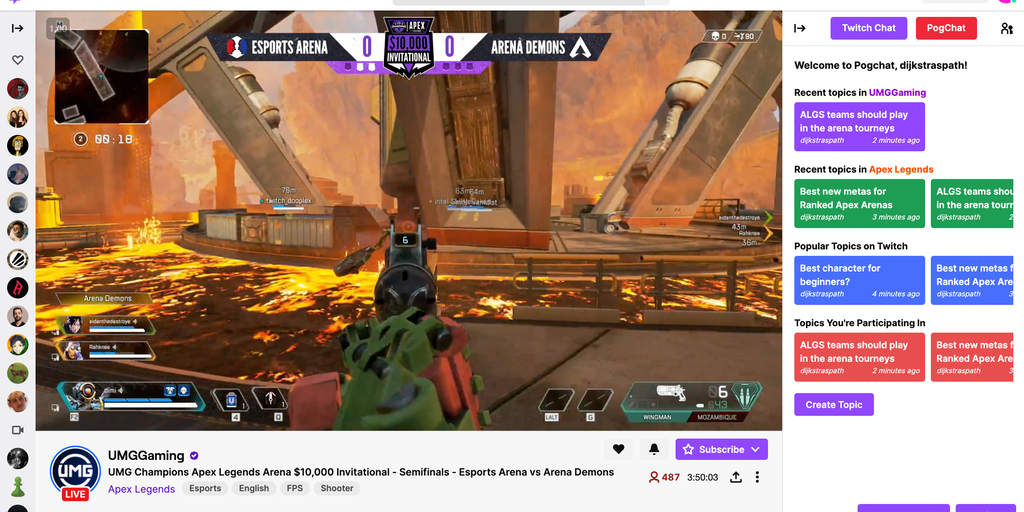Select the Wingman weapon slot

[656, 400]
